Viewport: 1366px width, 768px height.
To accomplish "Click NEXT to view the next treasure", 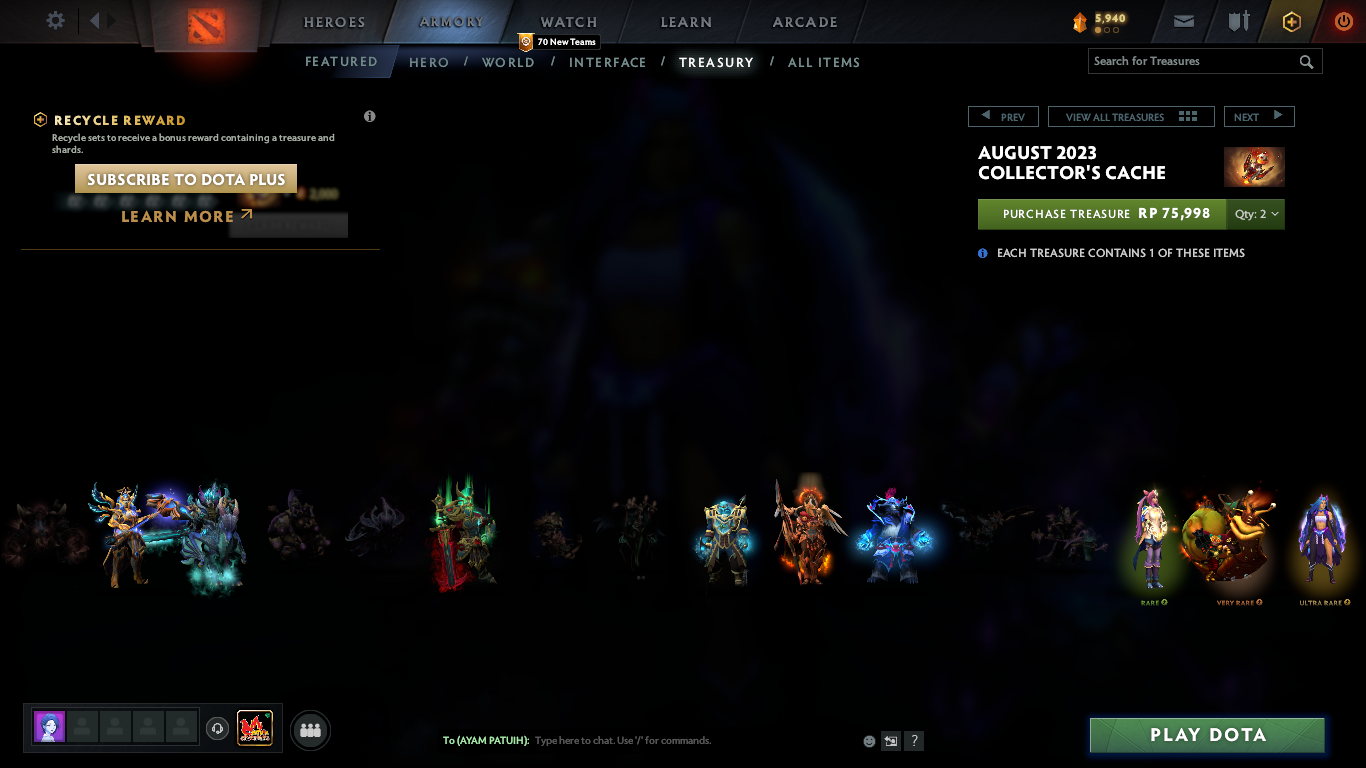I will [1259, 116].
